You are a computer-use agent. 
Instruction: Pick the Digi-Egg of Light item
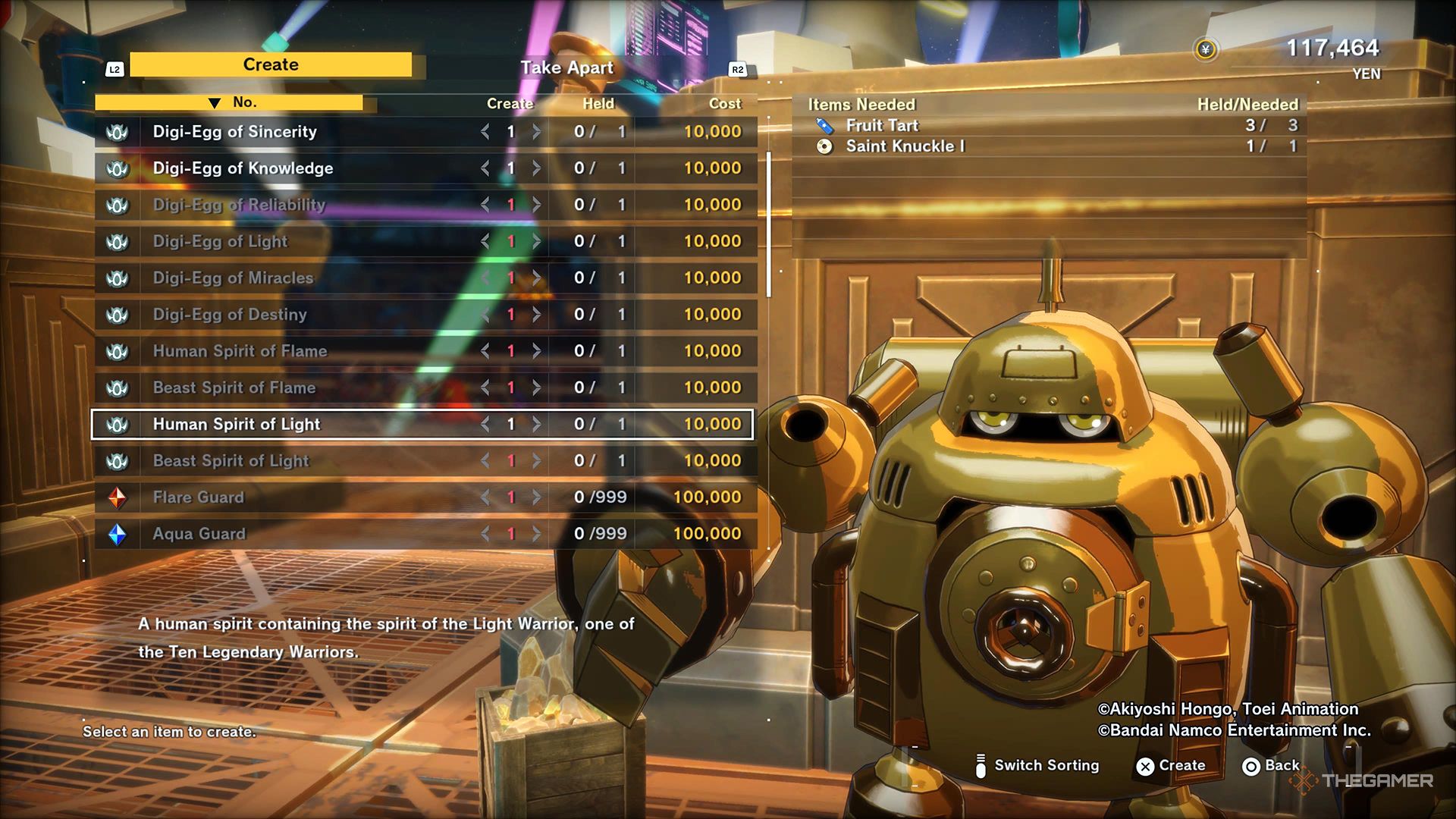click(x=220, y=241)
